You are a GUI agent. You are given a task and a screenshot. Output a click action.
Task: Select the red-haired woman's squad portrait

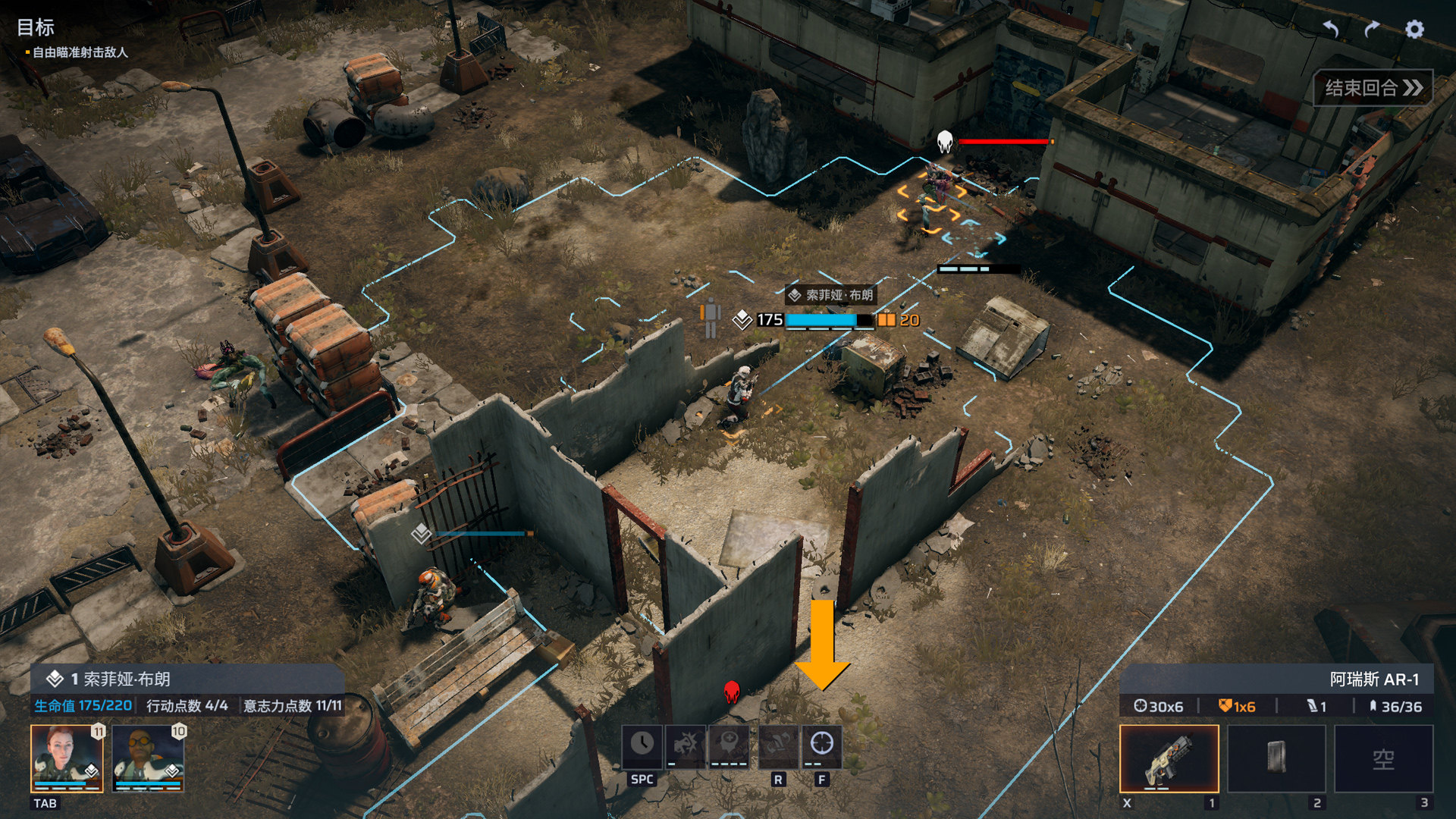point(67,758)
